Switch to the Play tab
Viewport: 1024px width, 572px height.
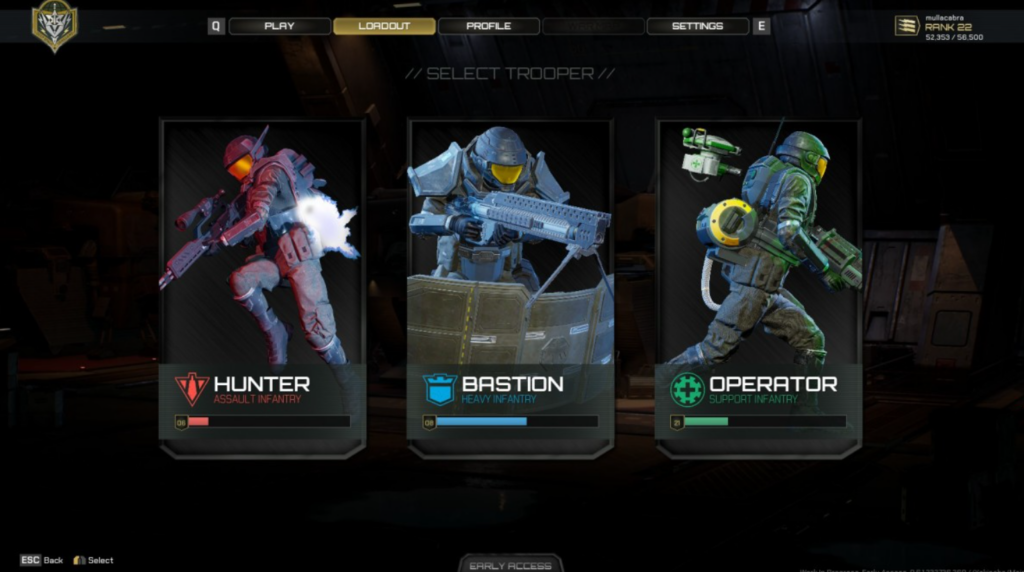(279, 26)
